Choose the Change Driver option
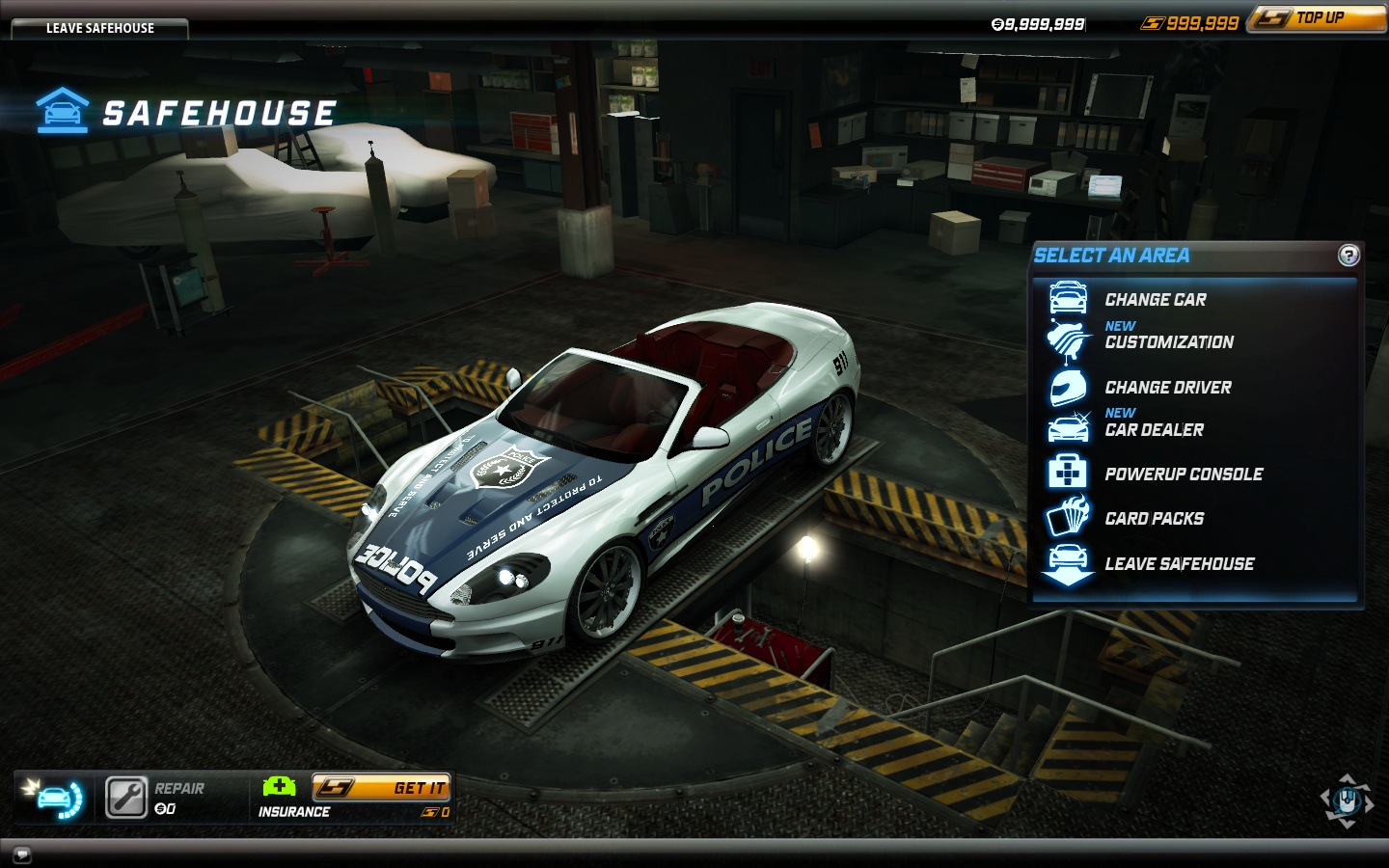The height and width of the screenshot is (868, 1389). [x=1167, y=388]
